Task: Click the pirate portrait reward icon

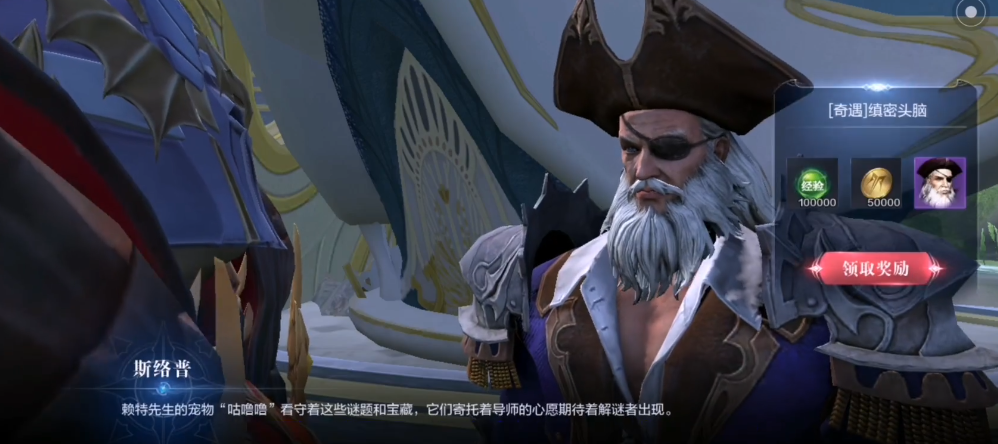Action: click(939, 183)
